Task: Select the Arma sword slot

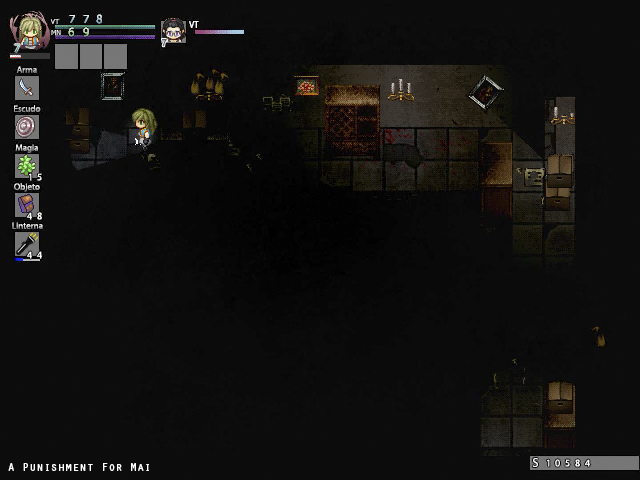Action: click(27, 89)
